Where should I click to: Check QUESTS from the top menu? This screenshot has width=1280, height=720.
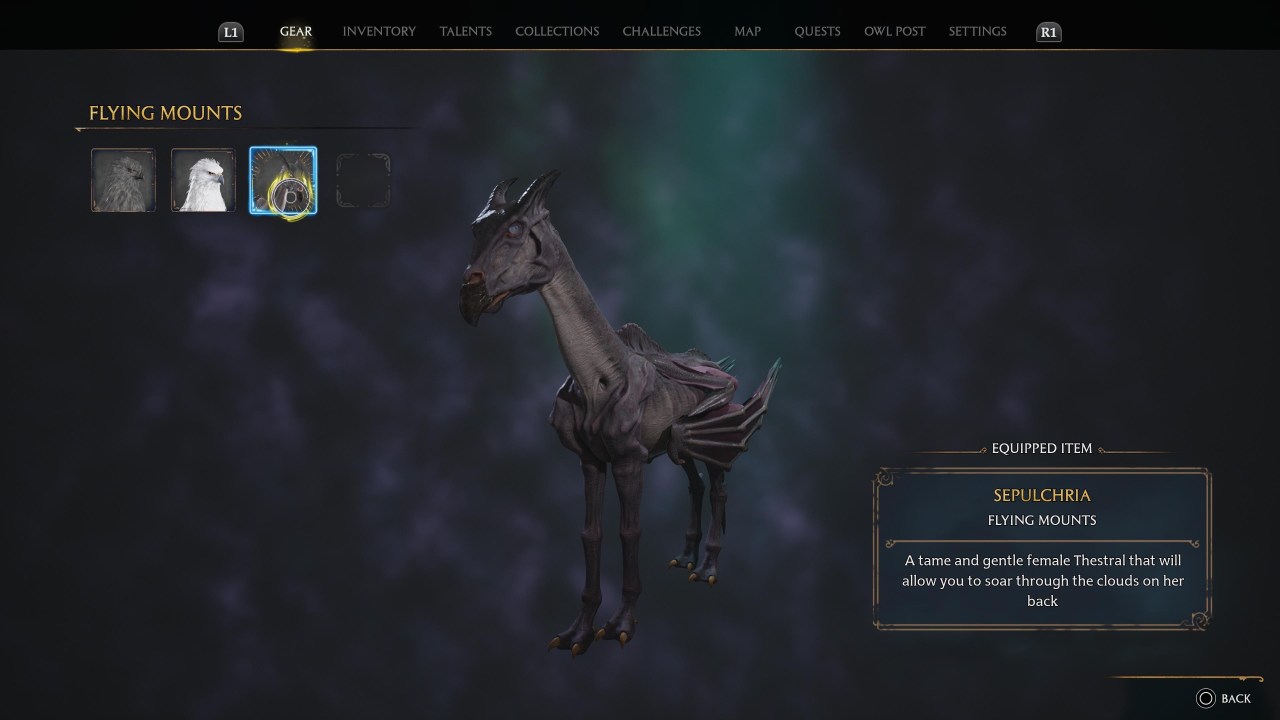[817, 31]
